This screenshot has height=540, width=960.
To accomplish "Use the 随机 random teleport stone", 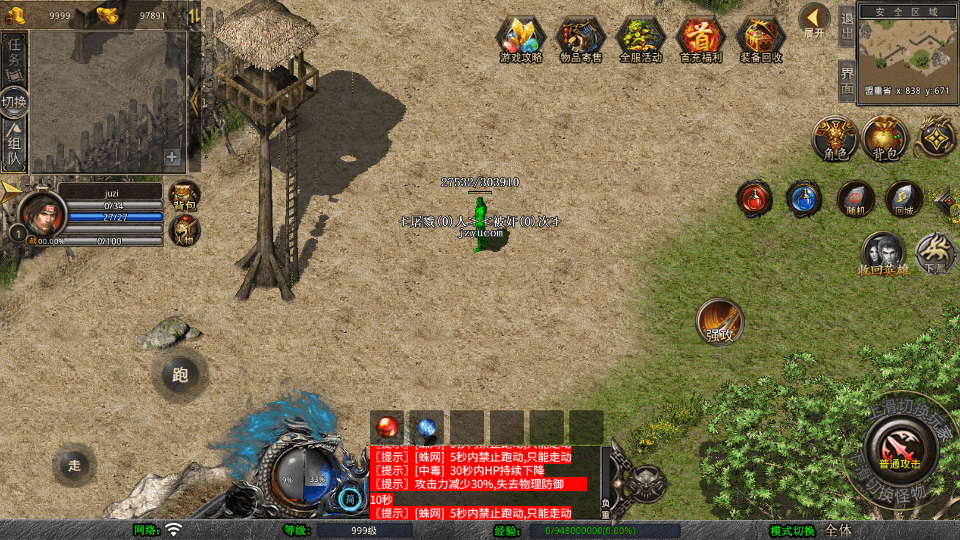I will pos(855,198).
